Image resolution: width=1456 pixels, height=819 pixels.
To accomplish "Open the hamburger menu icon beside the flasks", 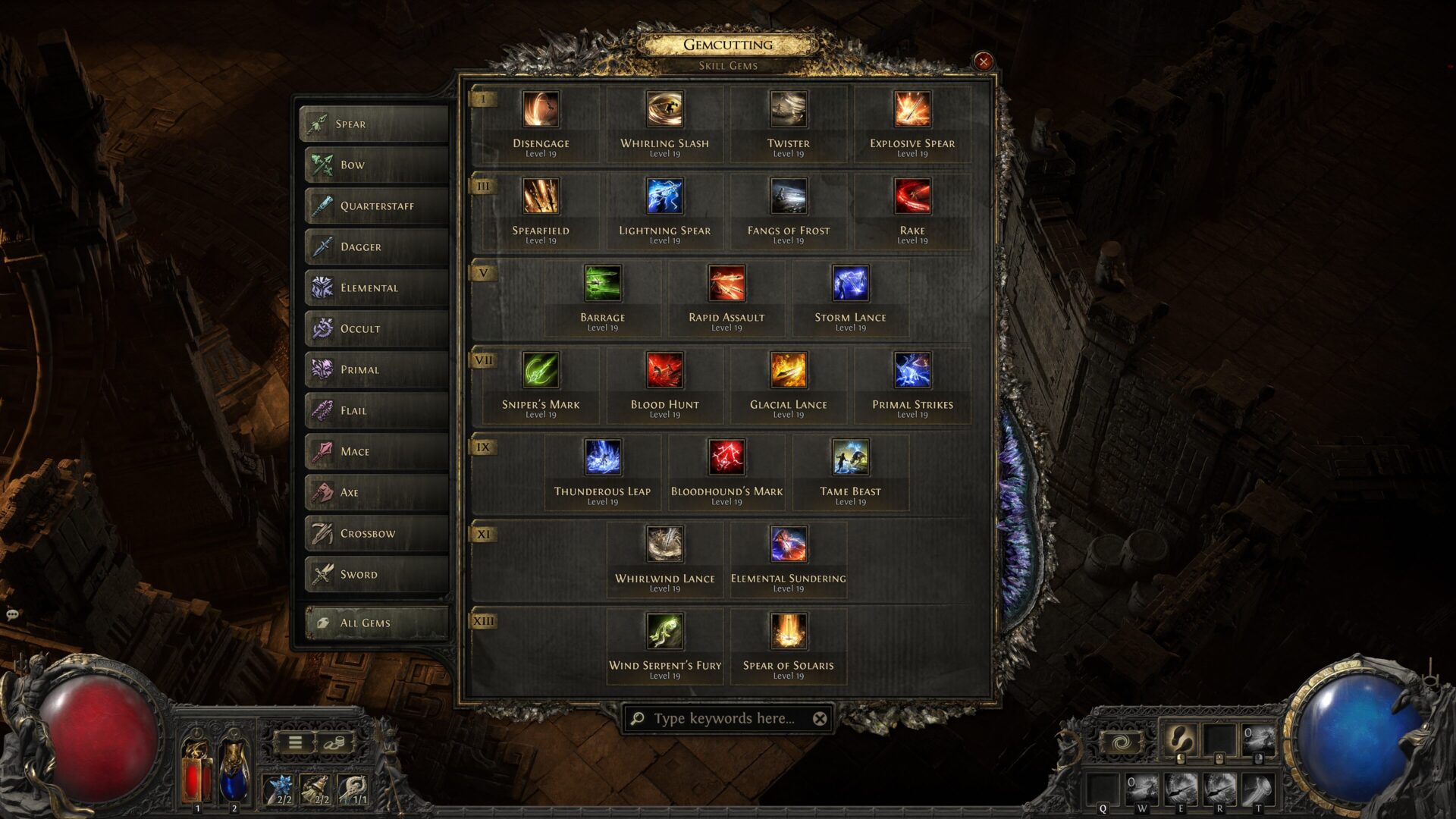I will [295, 741].
